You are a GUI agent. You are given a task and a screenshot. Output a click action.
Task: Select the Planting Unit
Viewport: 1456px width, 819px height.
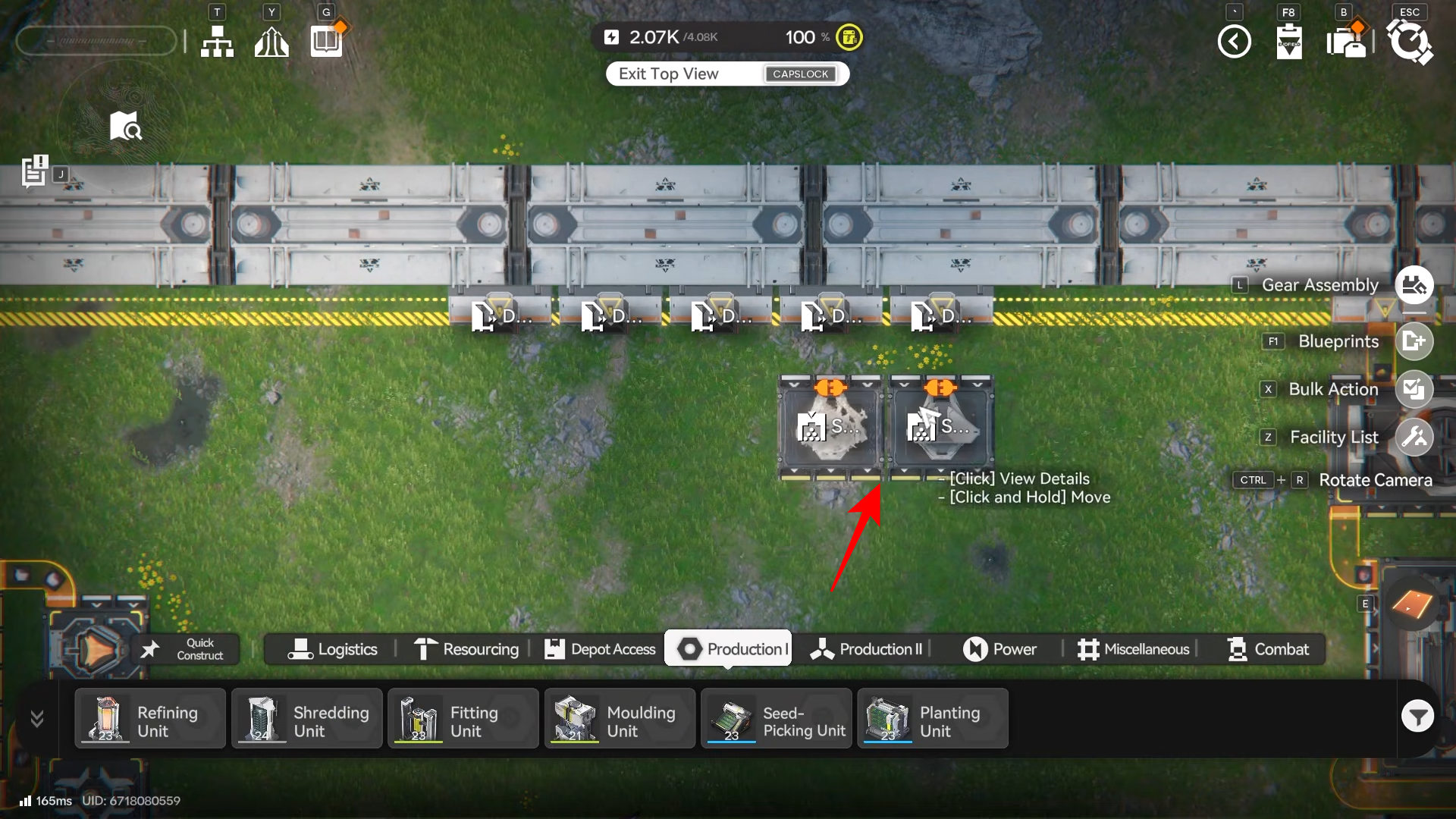pyautogui.click(x=932, y=719)
